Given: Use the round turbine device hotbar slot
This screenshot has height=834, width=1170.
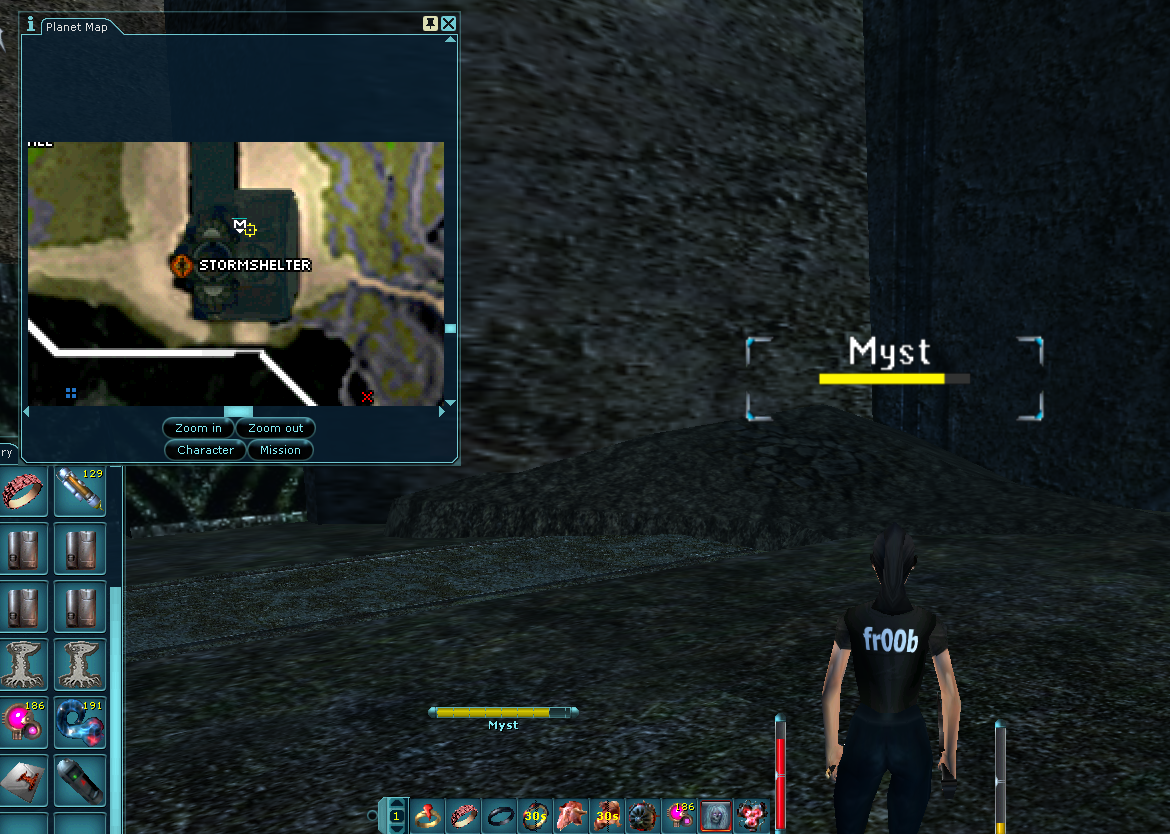Looking at the screenshot, I should (x=643, y=816).
